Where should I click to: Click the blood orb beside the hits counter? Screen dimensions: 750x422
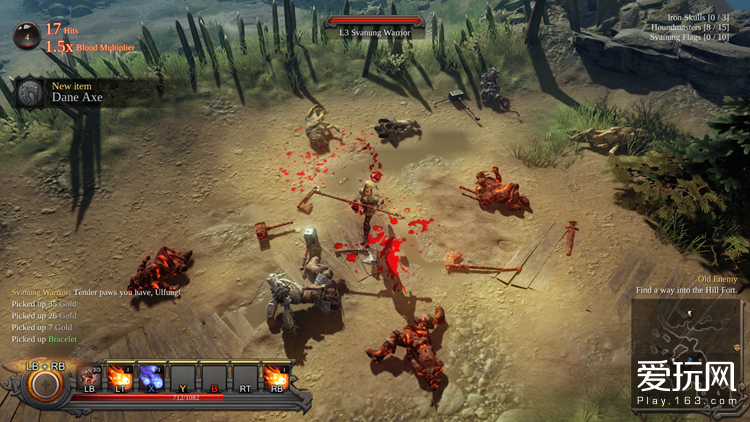tap(27, 37)
